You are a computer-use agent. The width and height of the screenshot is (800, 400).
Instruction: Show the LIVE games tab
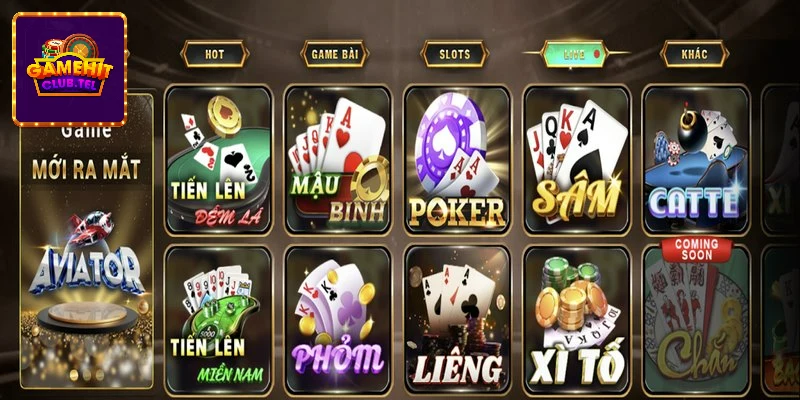coord(574,54)
